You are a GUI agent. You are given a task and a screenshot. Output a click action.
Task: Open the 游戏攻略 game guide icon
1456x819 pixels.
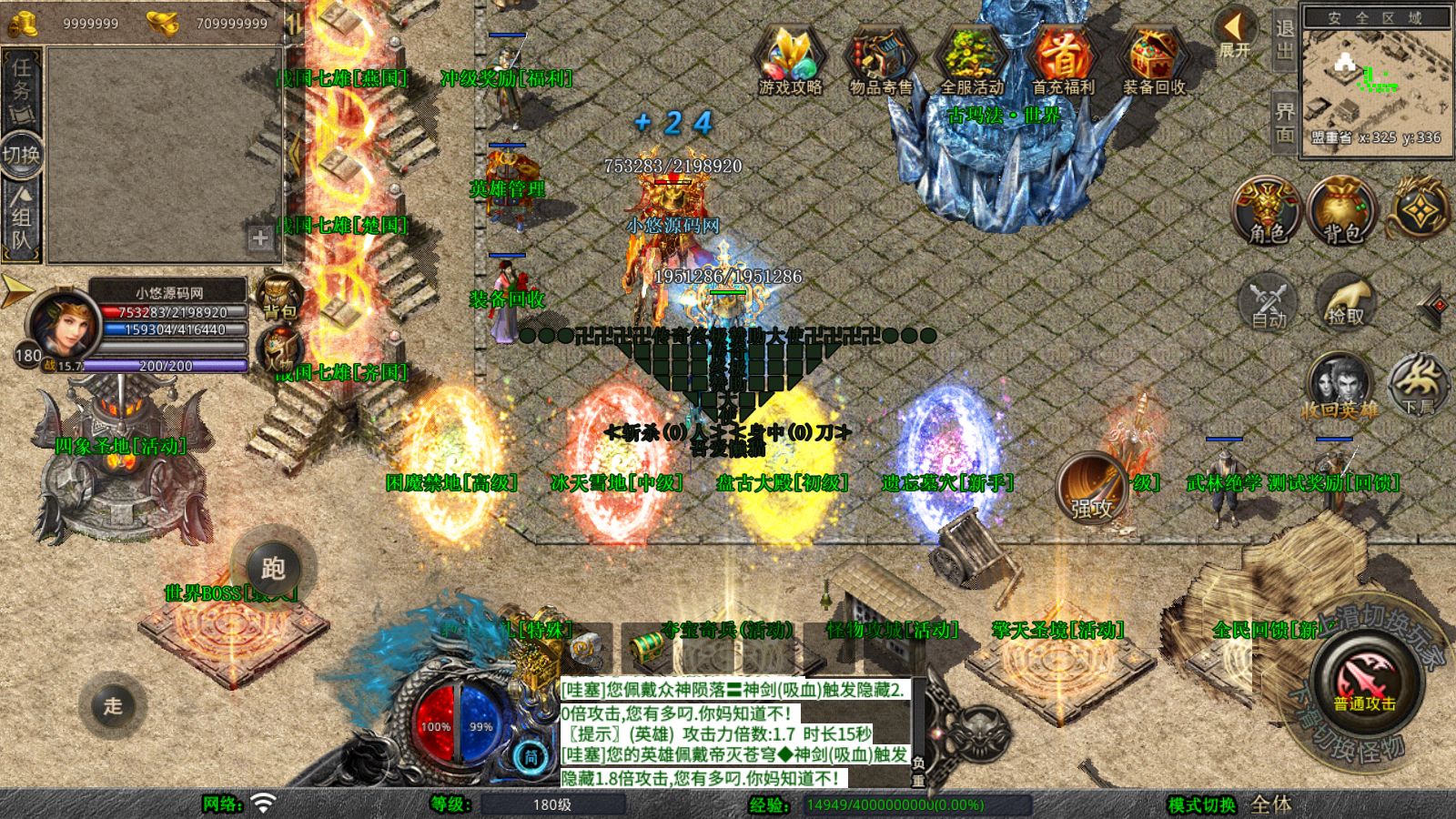pos(790,59)
